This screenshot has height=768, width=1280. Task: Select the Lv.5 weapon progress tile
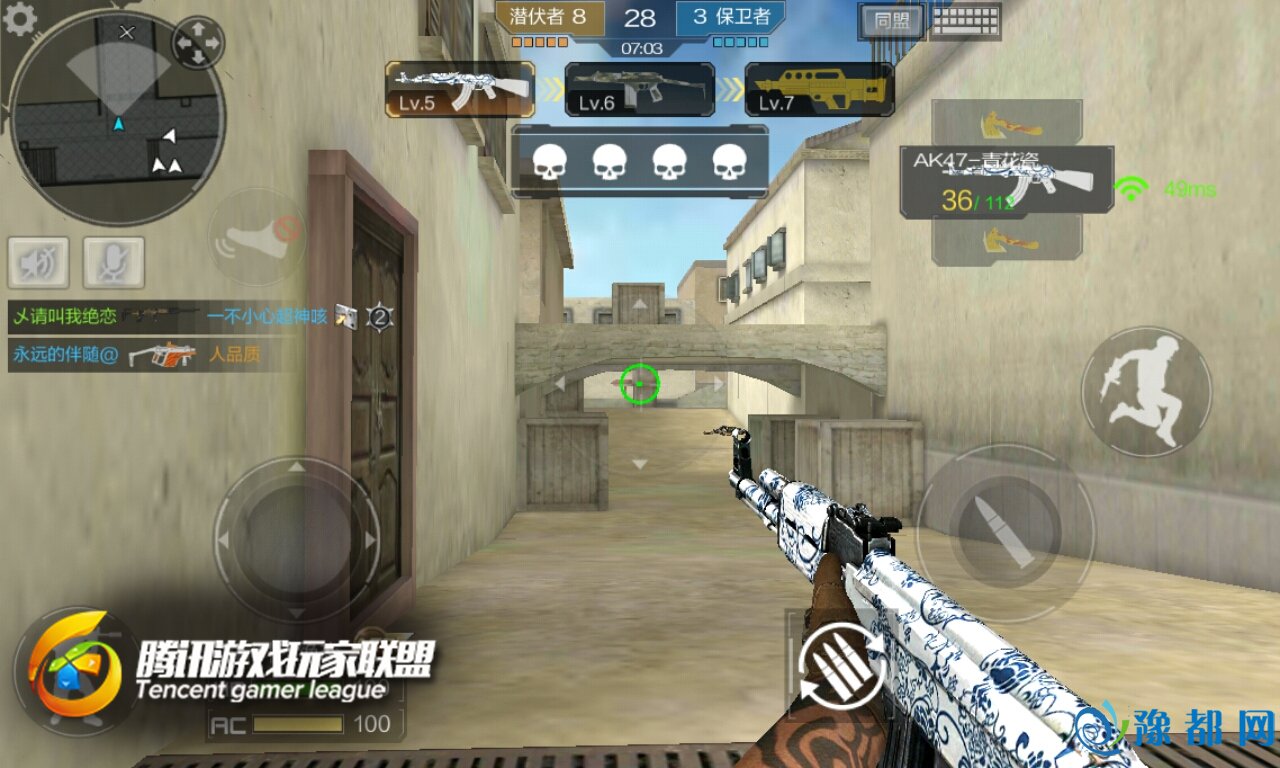pyautogui.click(x=460, y=90)
